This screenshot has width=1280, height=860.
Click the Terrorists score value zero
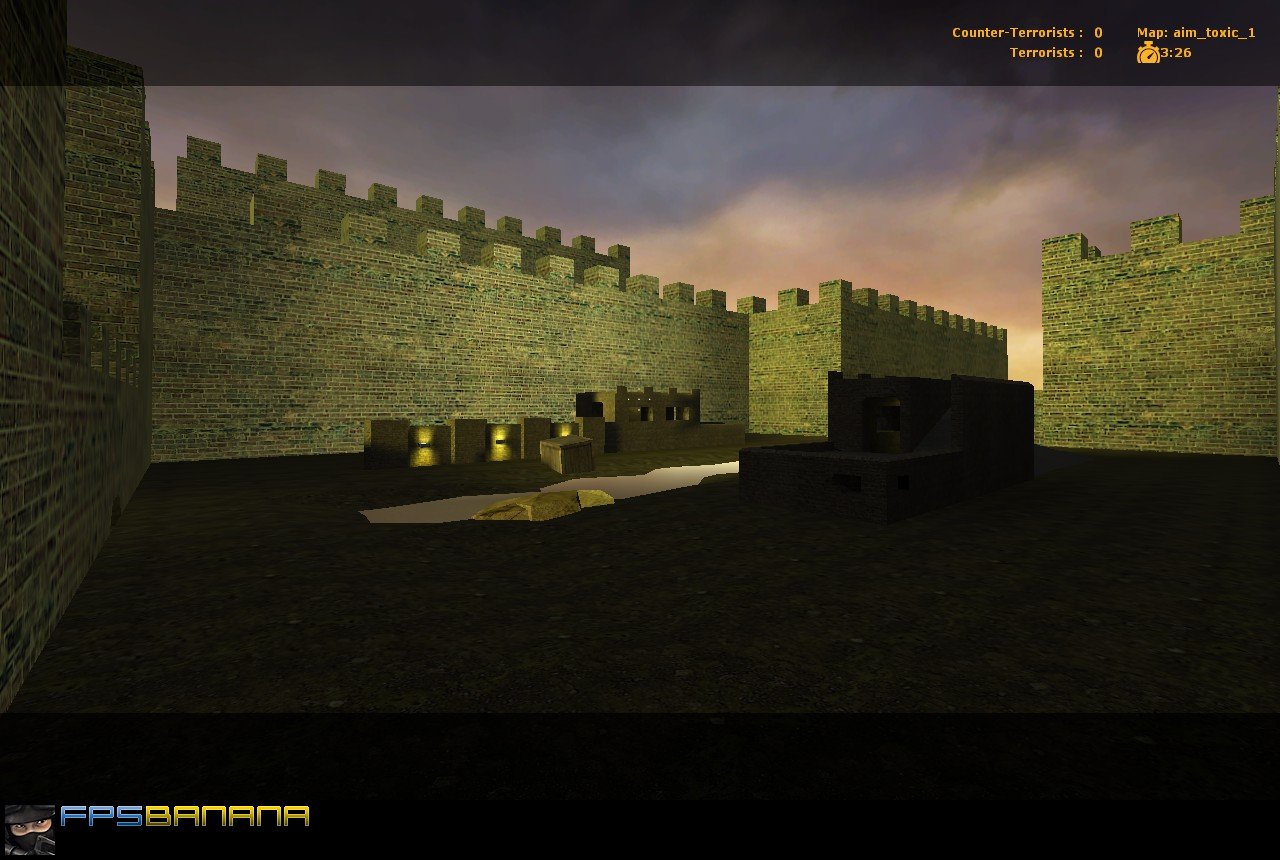click(x=1096, y=52)
